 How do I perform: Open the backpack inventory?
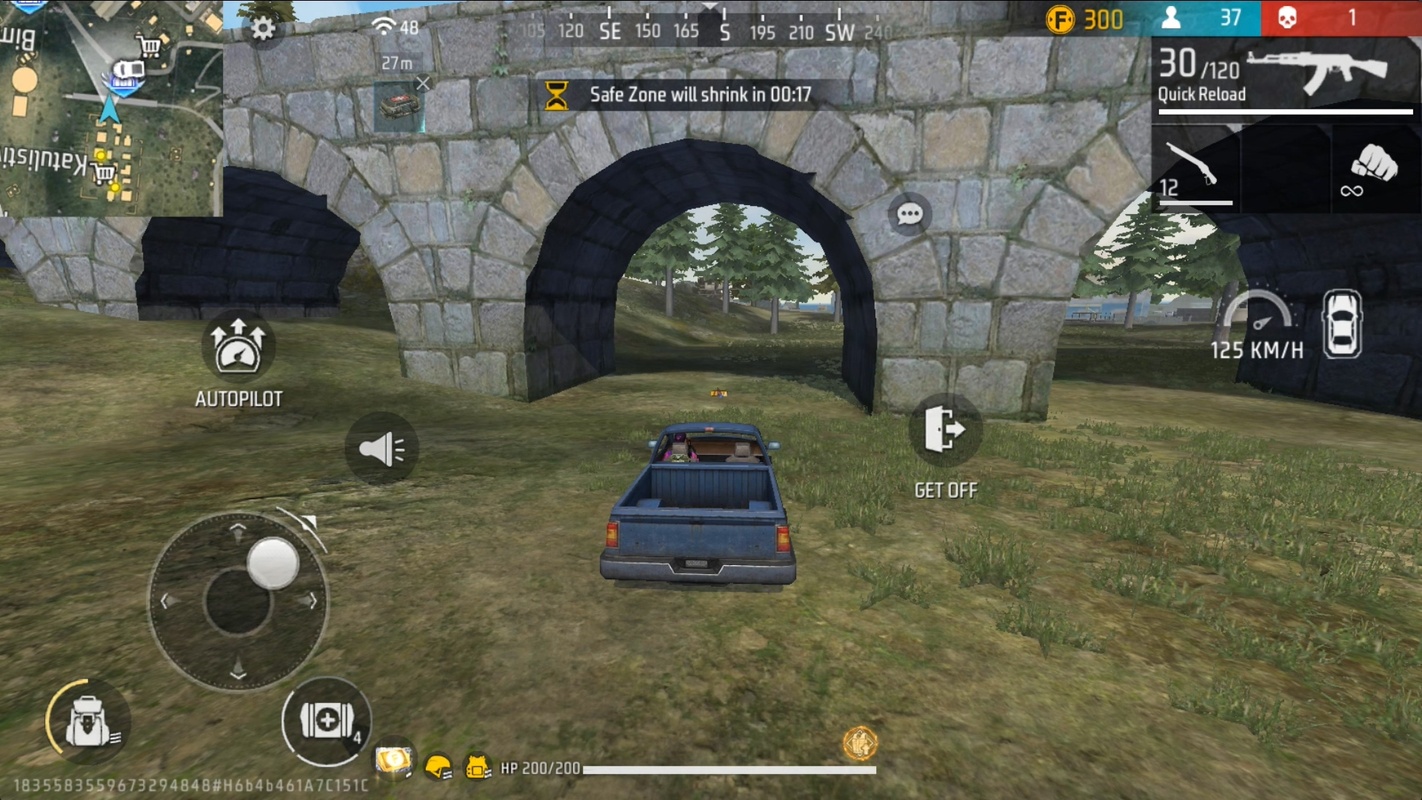[87, 722]
